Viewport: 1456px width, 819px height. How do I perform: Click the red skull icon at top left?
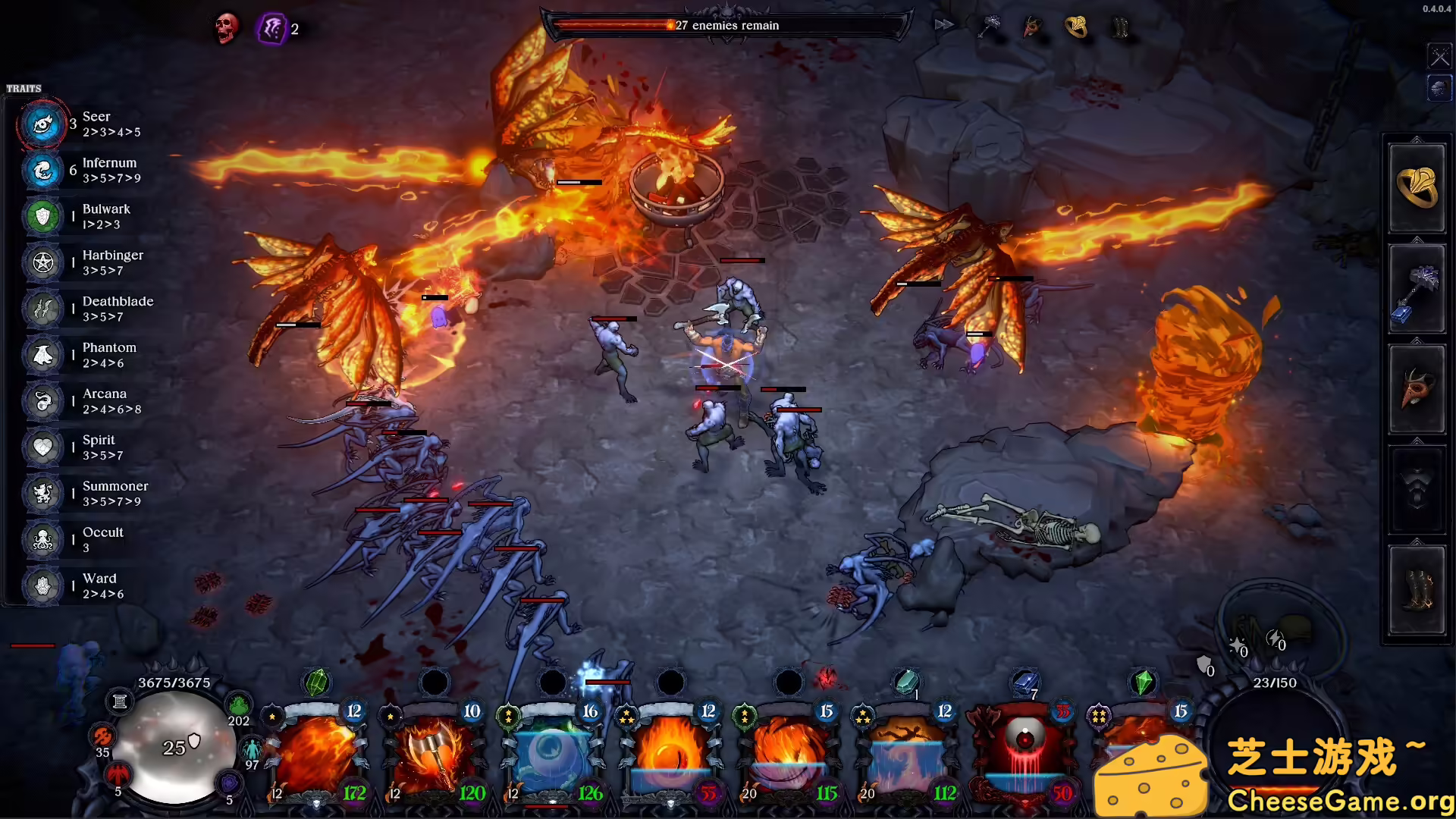click(x=225, y=29)
